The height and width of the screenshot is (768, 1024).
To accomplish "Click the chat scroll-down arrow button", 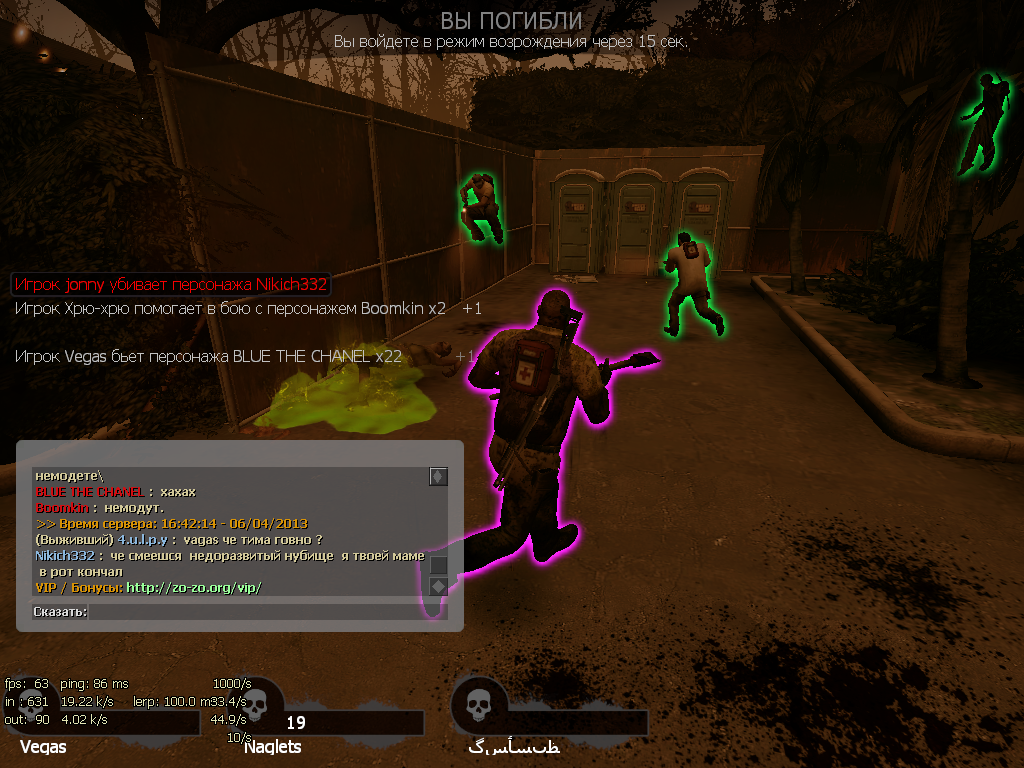I will 438,586.
